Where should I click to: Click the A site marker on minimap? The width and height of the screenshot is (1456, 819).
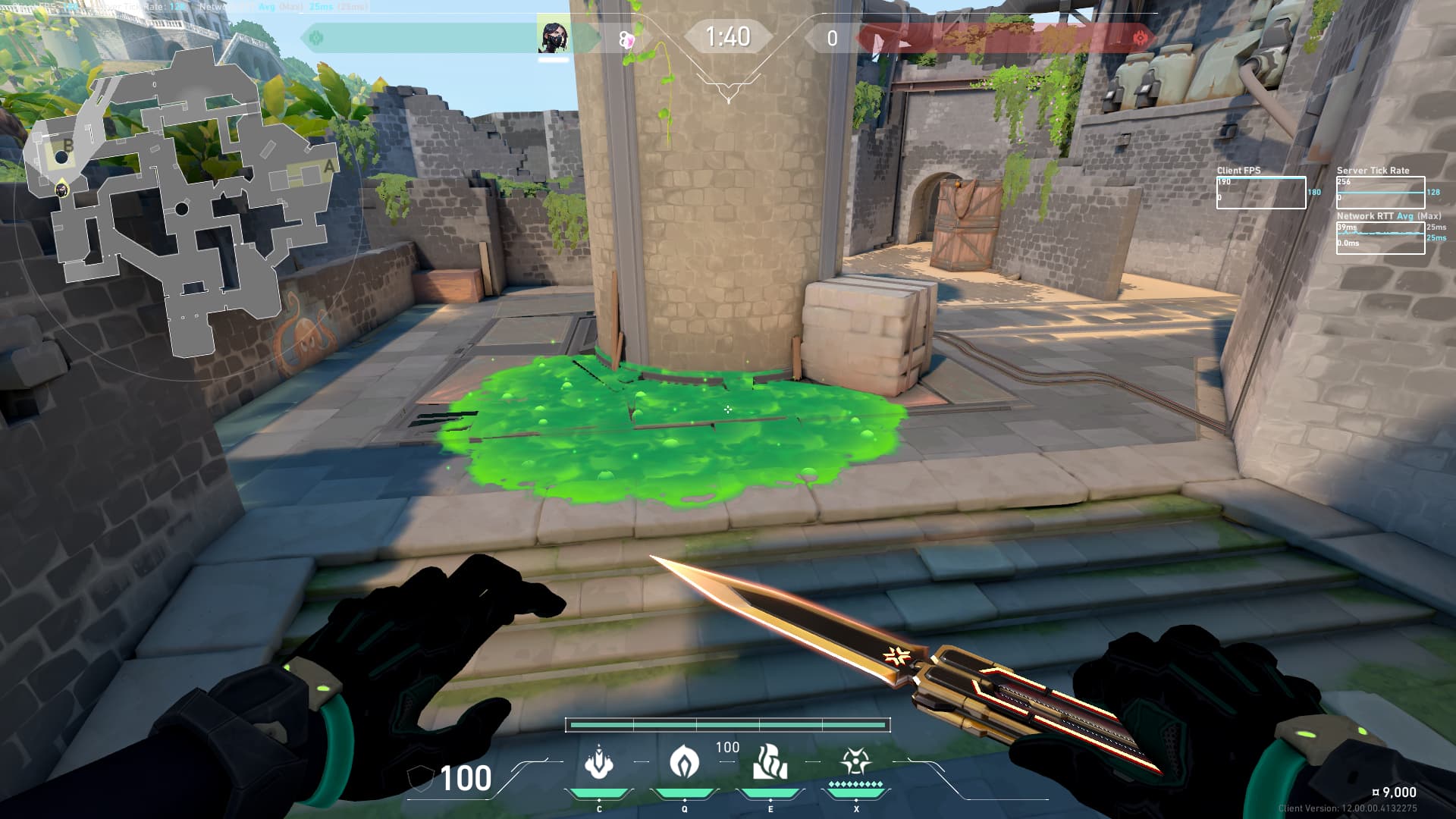328,165
